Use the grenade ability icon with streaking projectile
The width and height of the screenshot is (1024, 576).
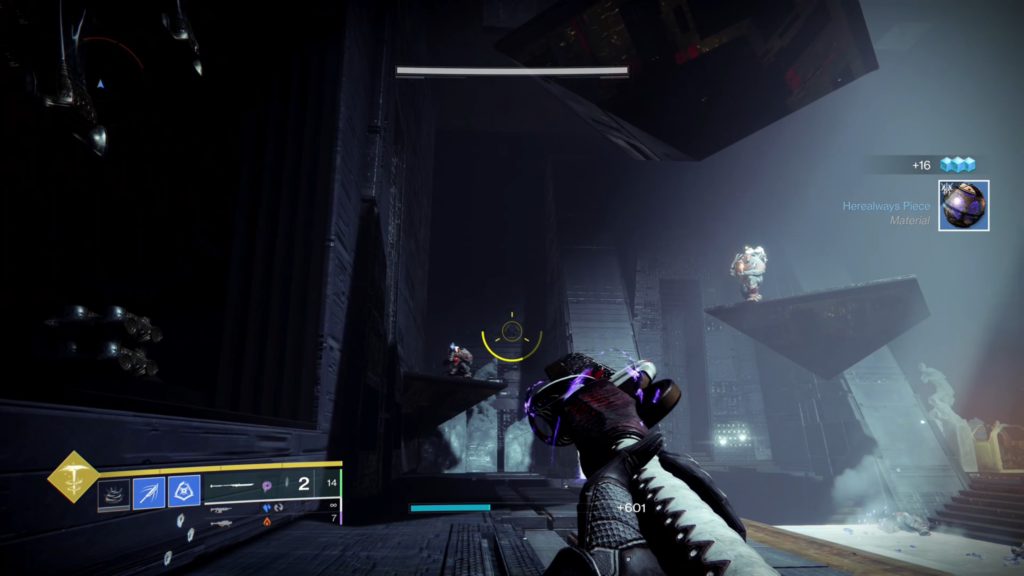(x=148, y=492)
